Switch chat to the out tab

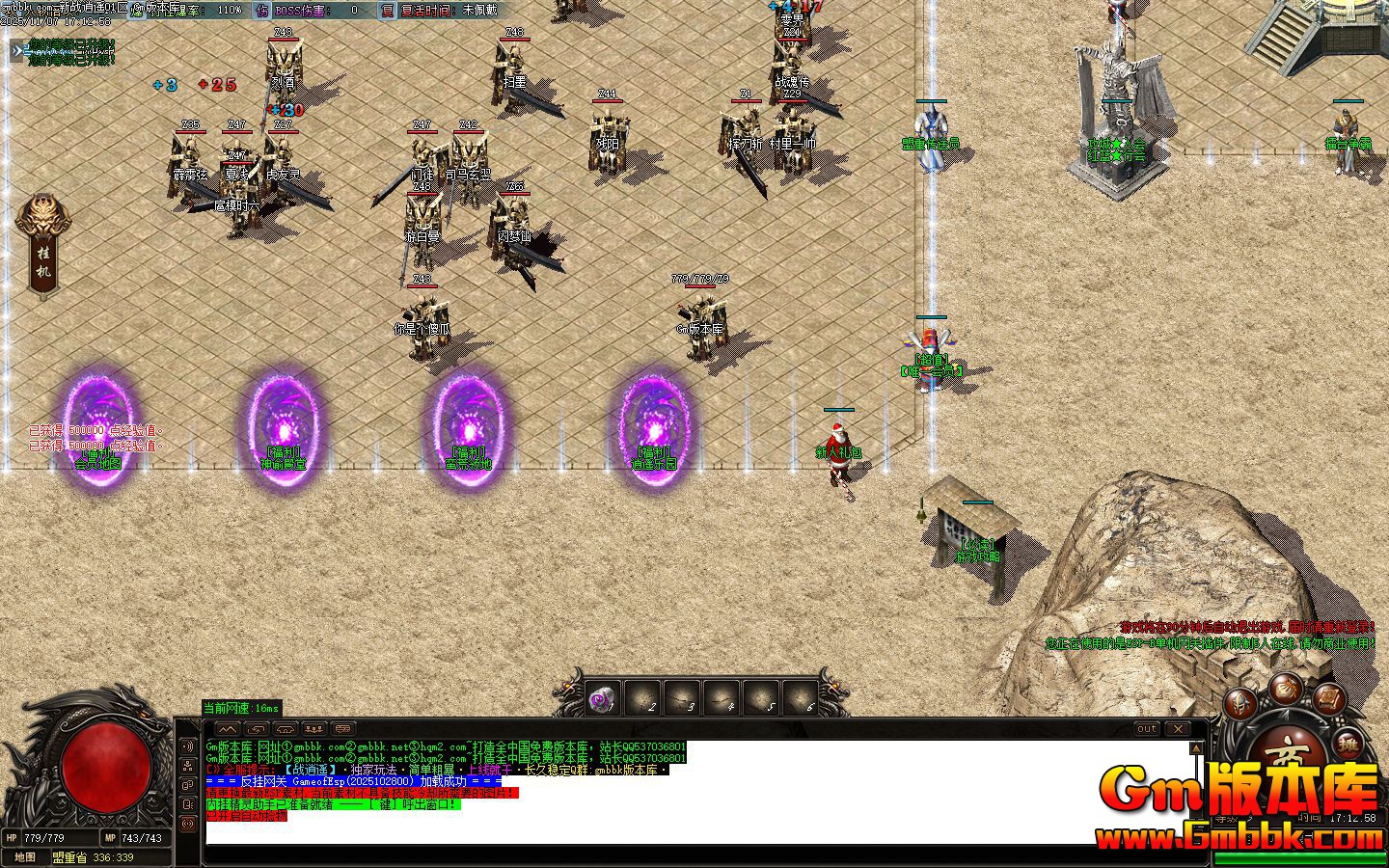1149,730
